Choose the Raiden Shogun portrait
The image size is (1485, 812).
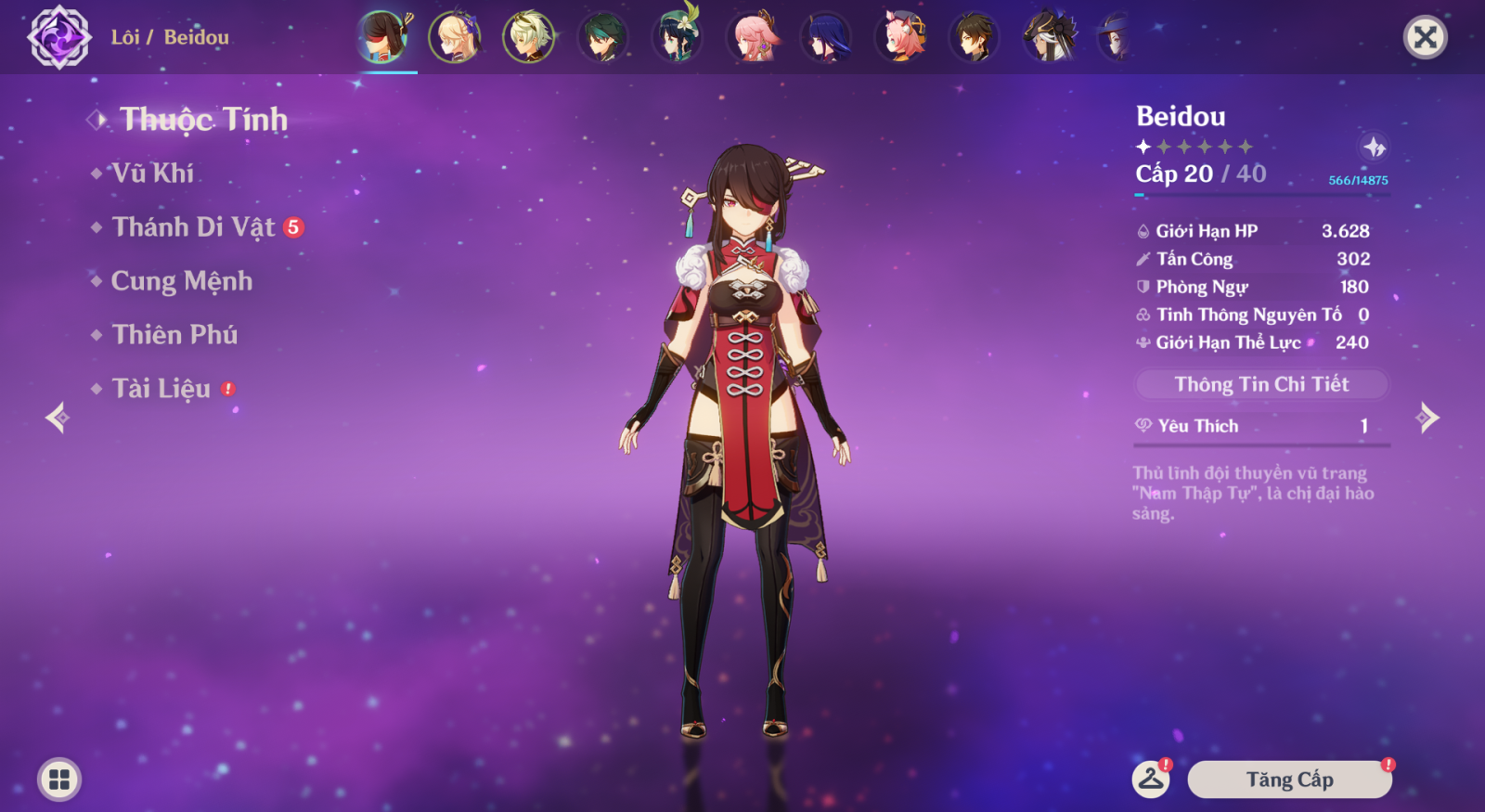(825, 37)
